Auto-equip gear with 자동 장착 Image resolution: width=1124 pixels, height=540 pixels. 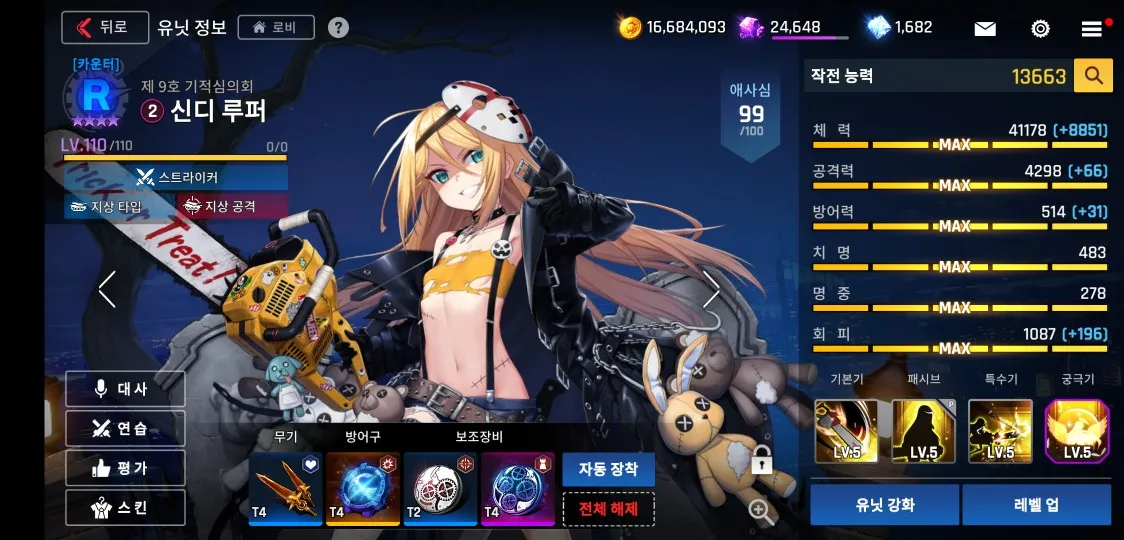click(608, 469)
